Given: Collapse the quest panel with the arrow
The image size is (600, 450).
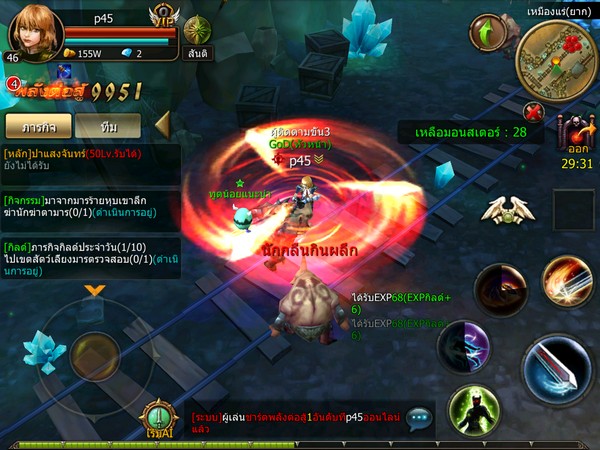Looking at the screenshot, I should (x=162, y=125).
